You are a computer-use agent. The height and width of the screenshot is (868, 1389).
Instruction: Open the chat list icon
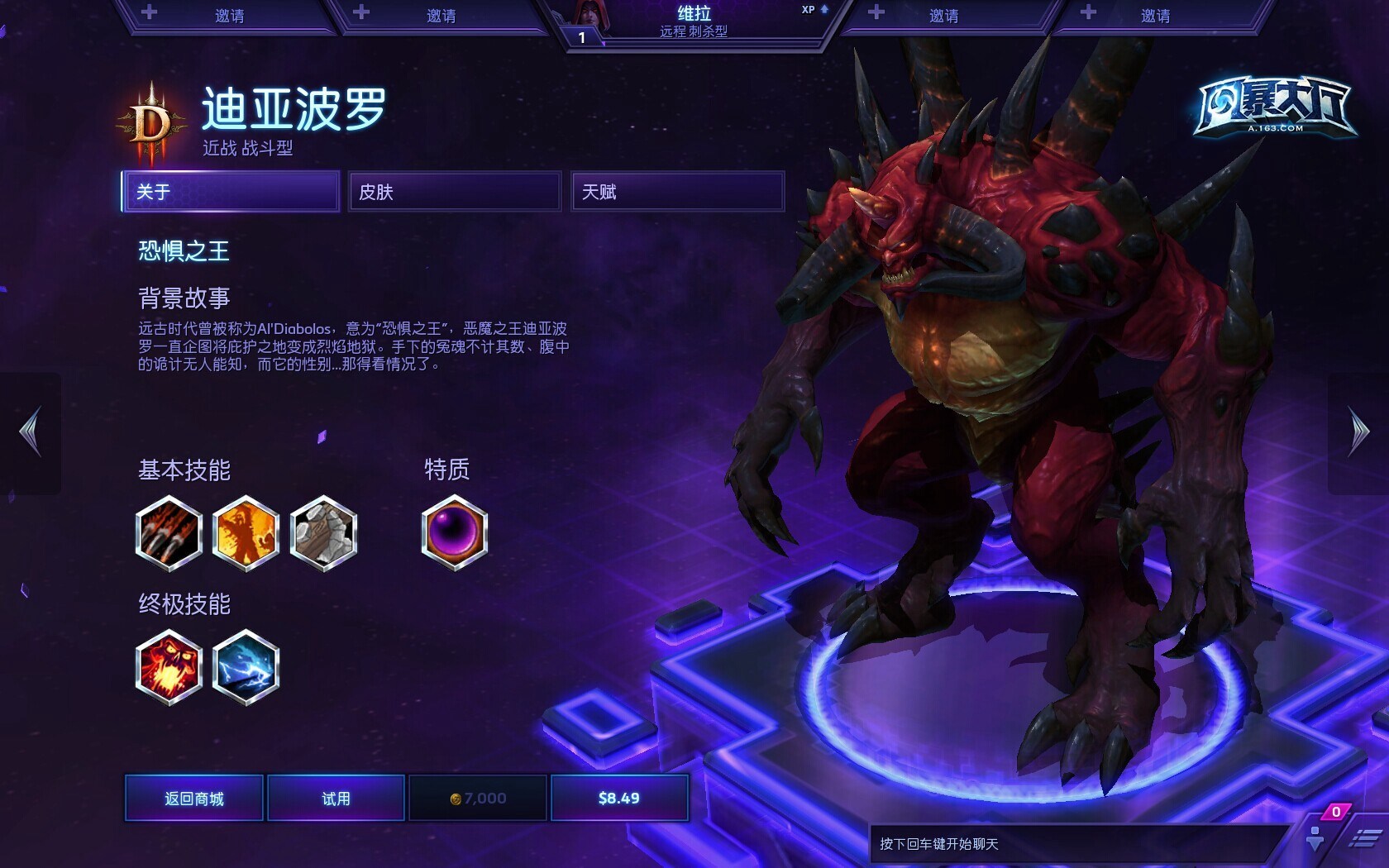point(1365,839)
